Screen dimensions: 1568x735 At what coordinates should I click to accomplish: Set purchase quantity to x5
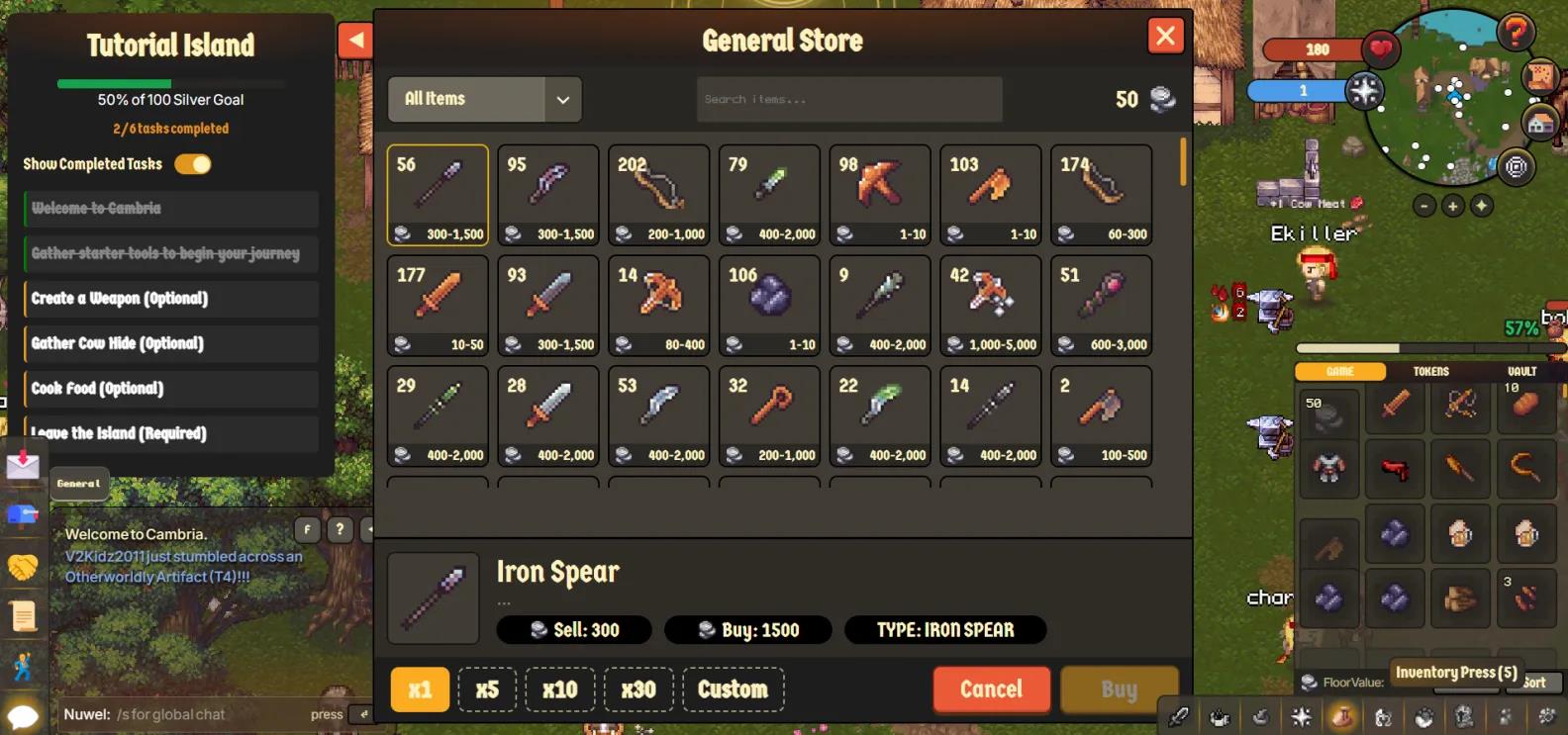point(487,689)
